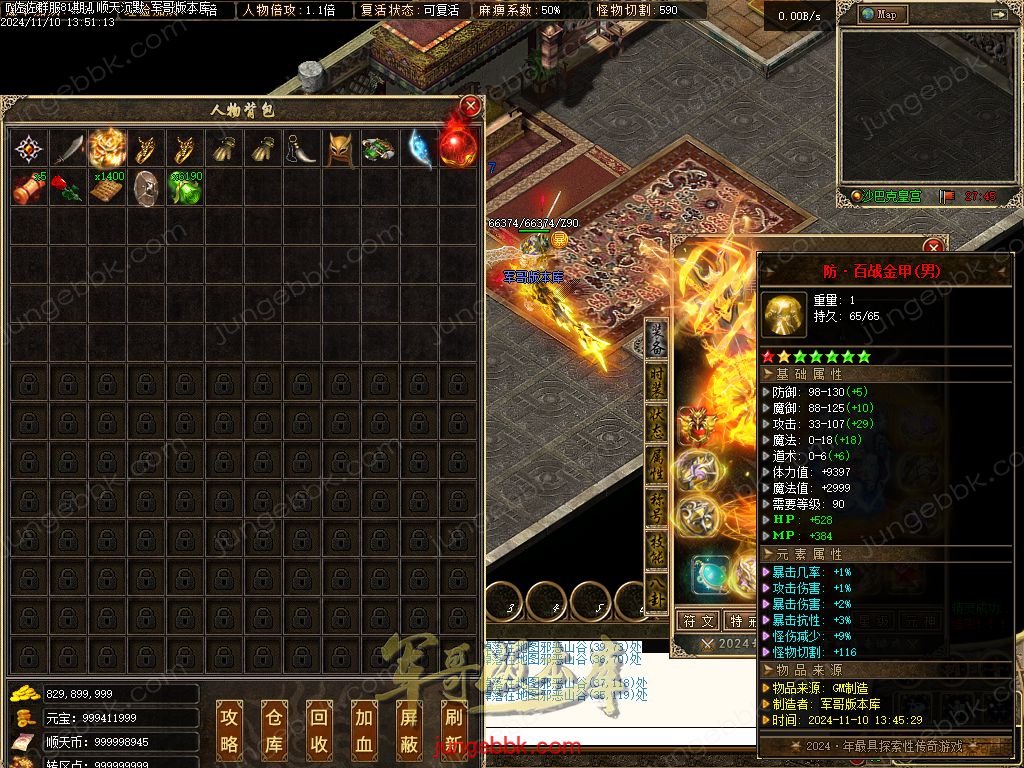Close the 人物背包 inventory window

coord(470,106)
